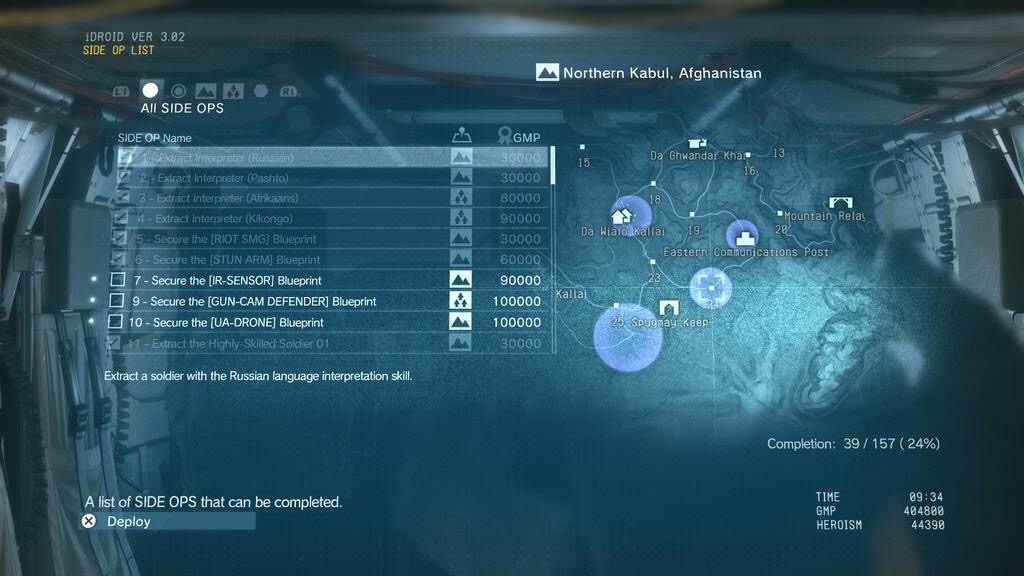Screen dimensions: 1024x576
Task: Click the Mountain Relay base map marker
Action: tap(840, 203)
